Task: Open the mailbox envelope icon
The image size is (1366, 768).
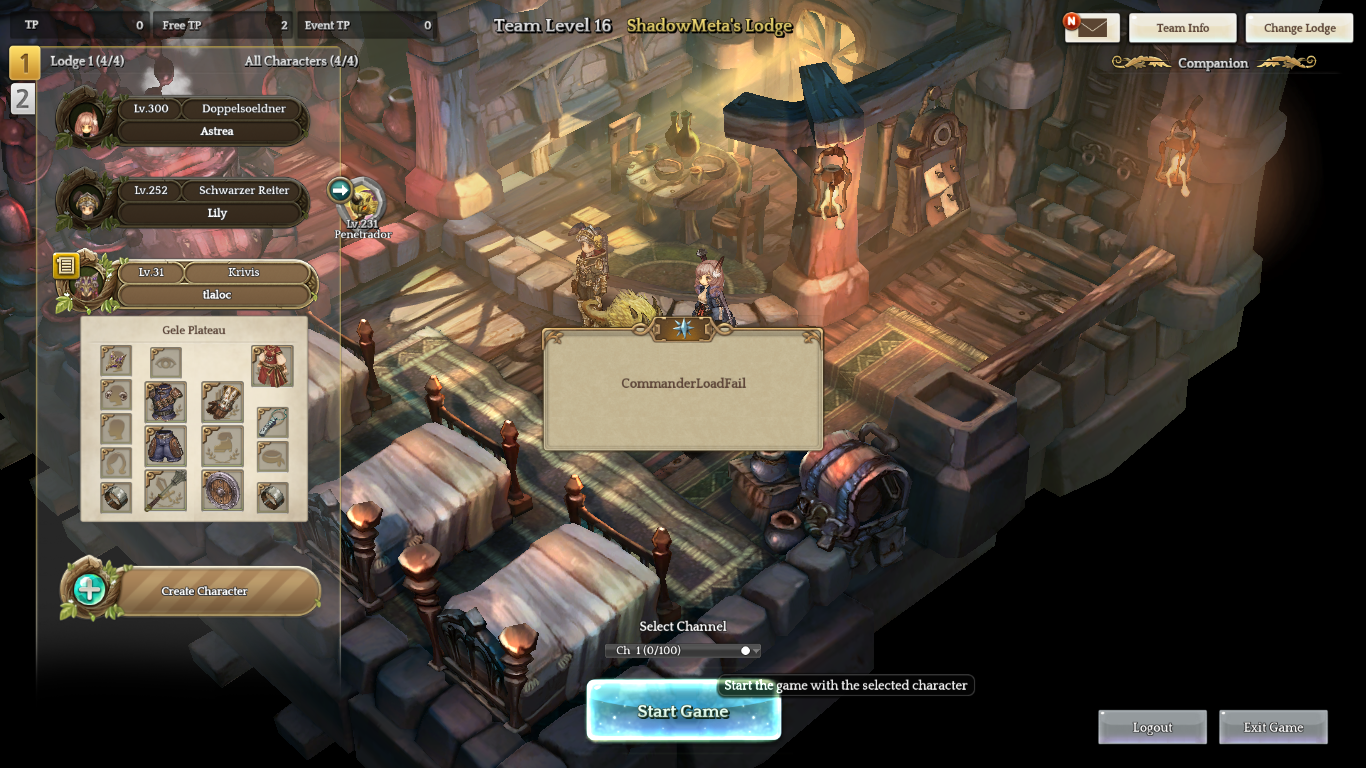Action: [1092, 28]
